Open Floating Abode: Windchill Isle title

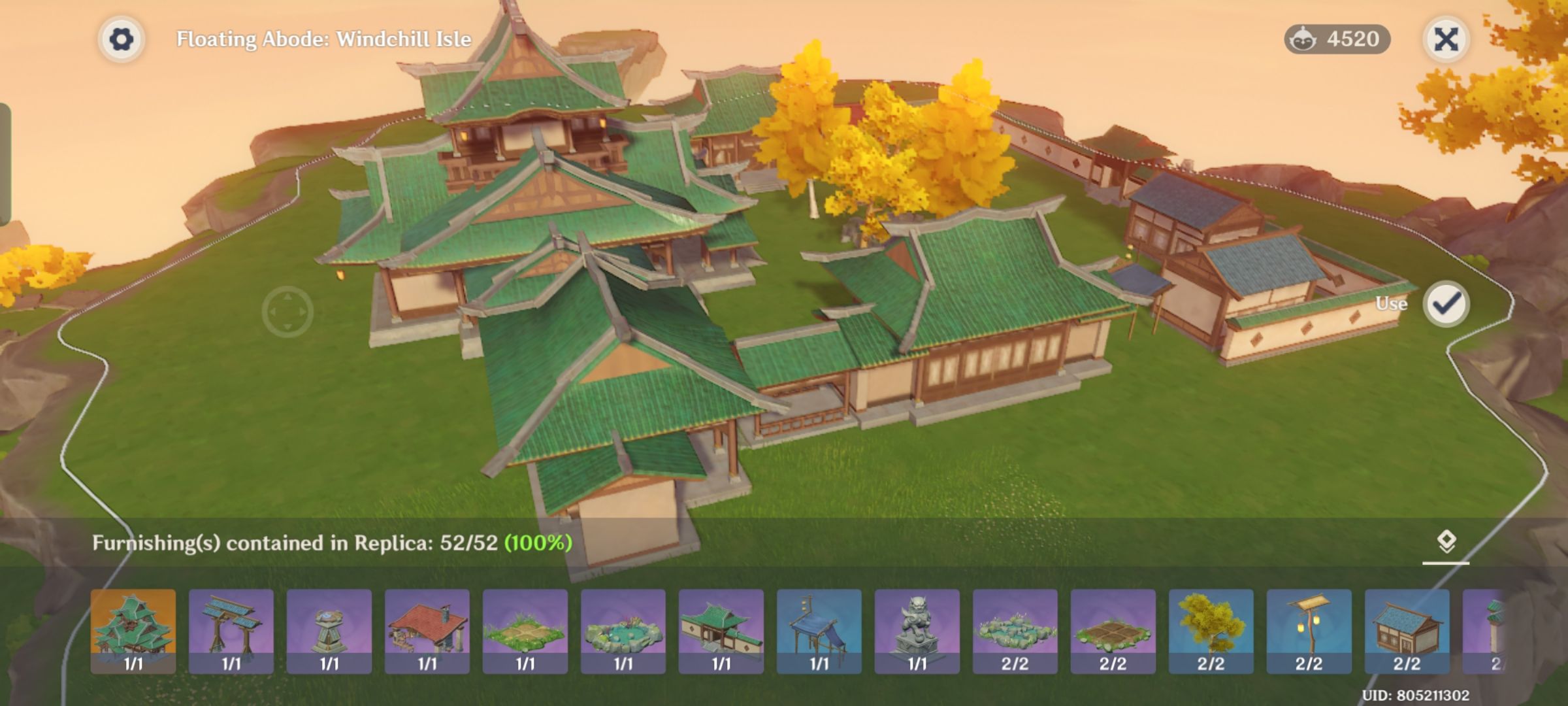click(x=323, y=39)
